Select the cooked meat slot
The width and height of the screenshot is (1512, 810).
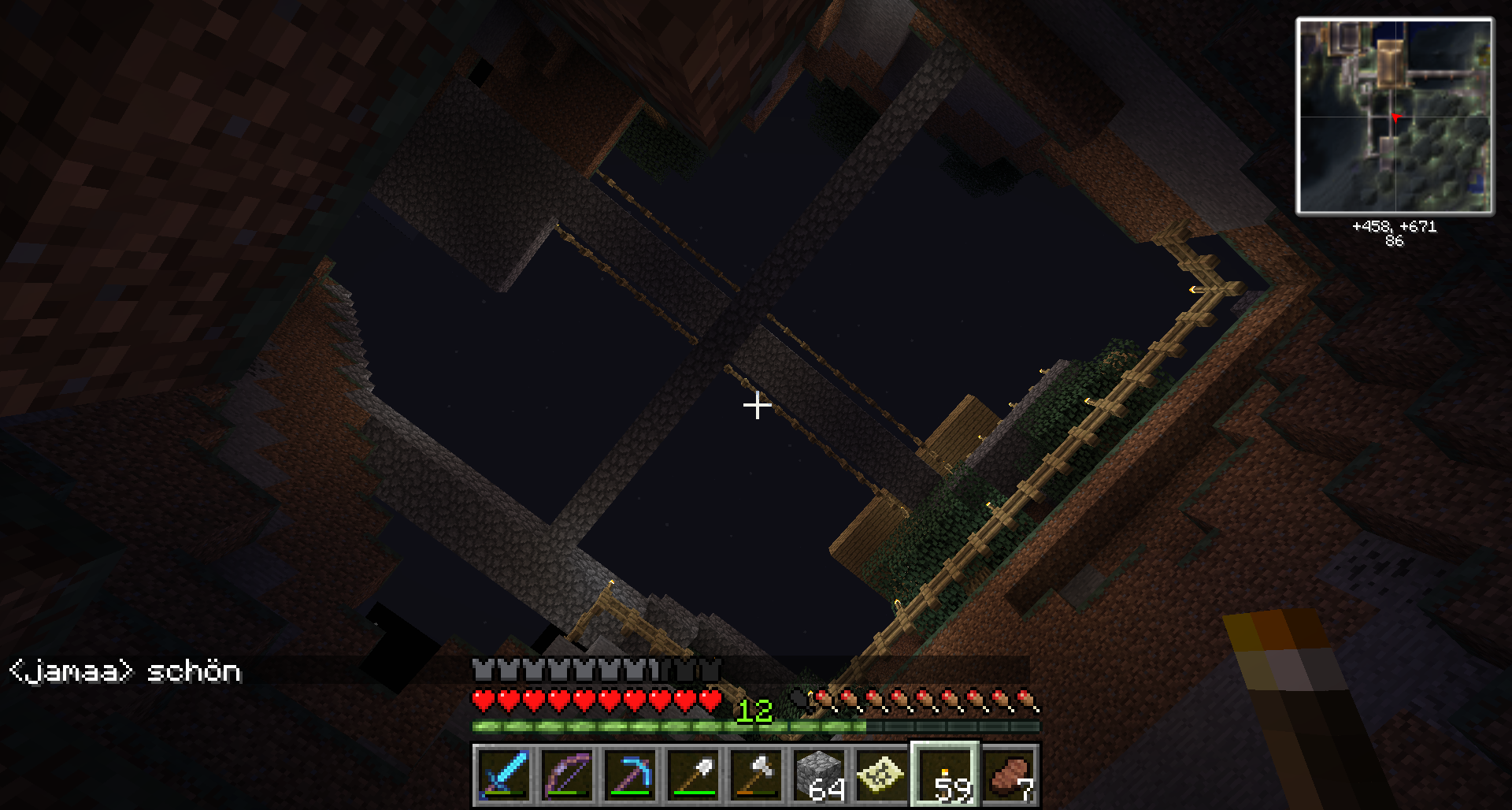[1009, 775]
